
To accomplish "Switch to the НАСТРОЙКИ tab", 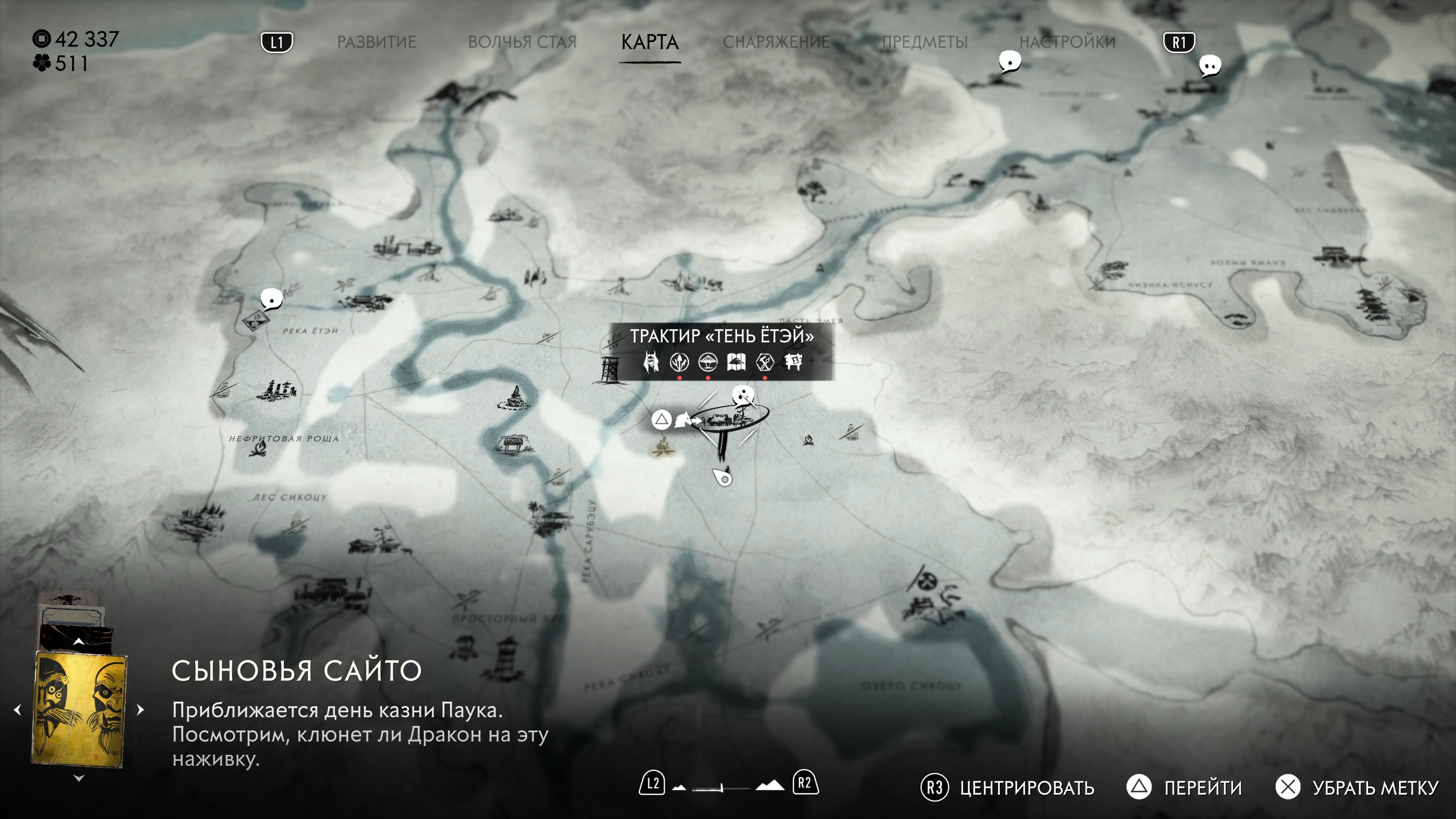I will coord(1067,42).
